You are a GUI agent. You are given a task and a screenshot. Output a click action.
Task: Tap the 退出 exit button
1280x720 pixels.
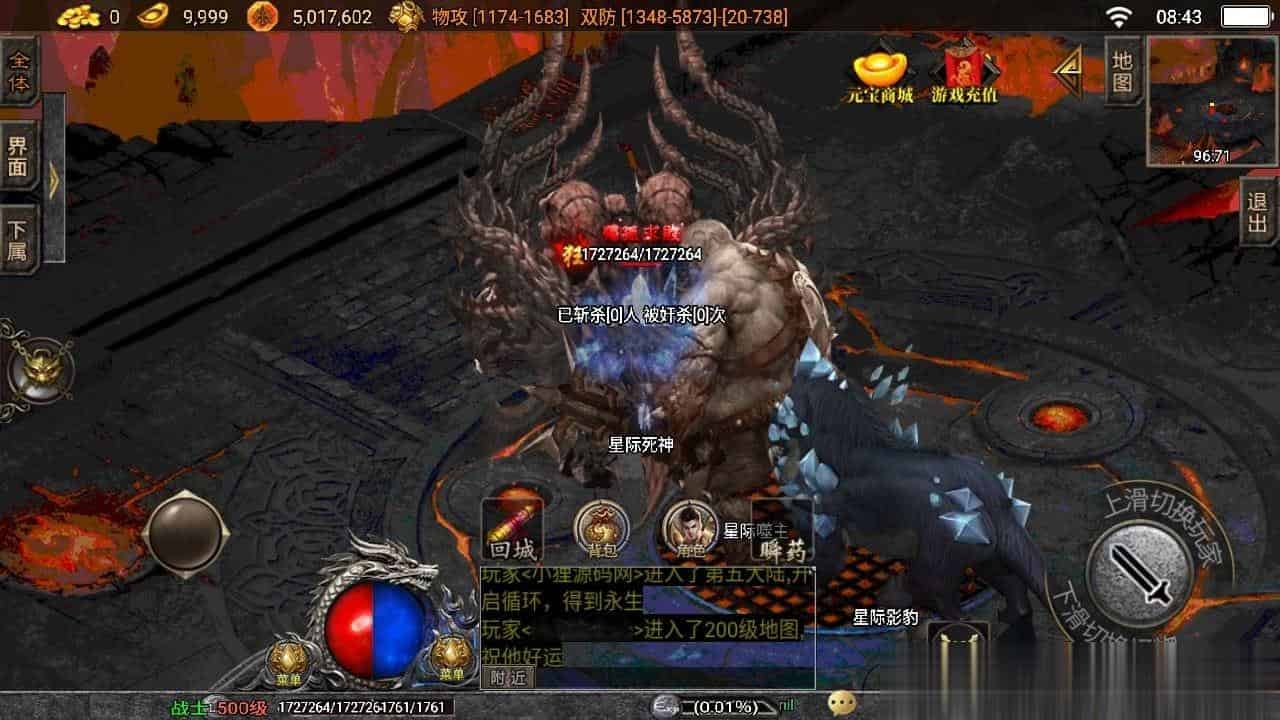pyautogui.click(x=1257, y=211)
